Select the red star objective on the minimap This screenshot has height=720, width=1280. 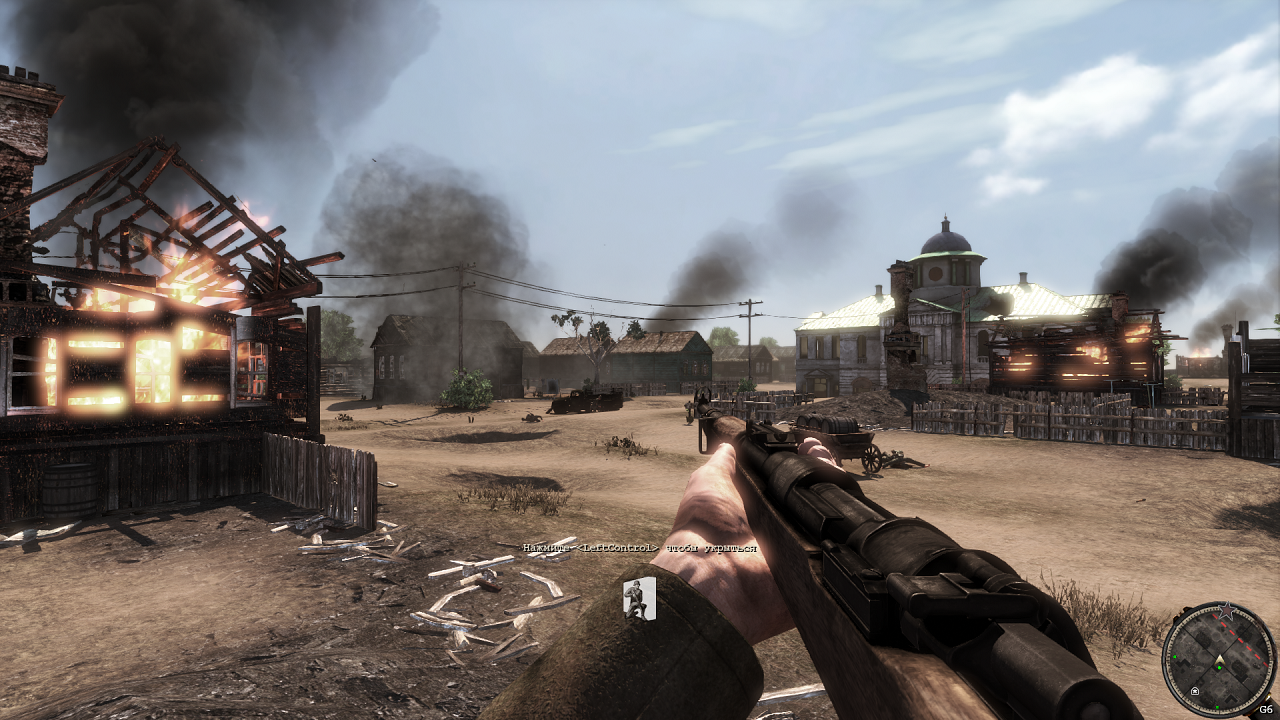1228,610
